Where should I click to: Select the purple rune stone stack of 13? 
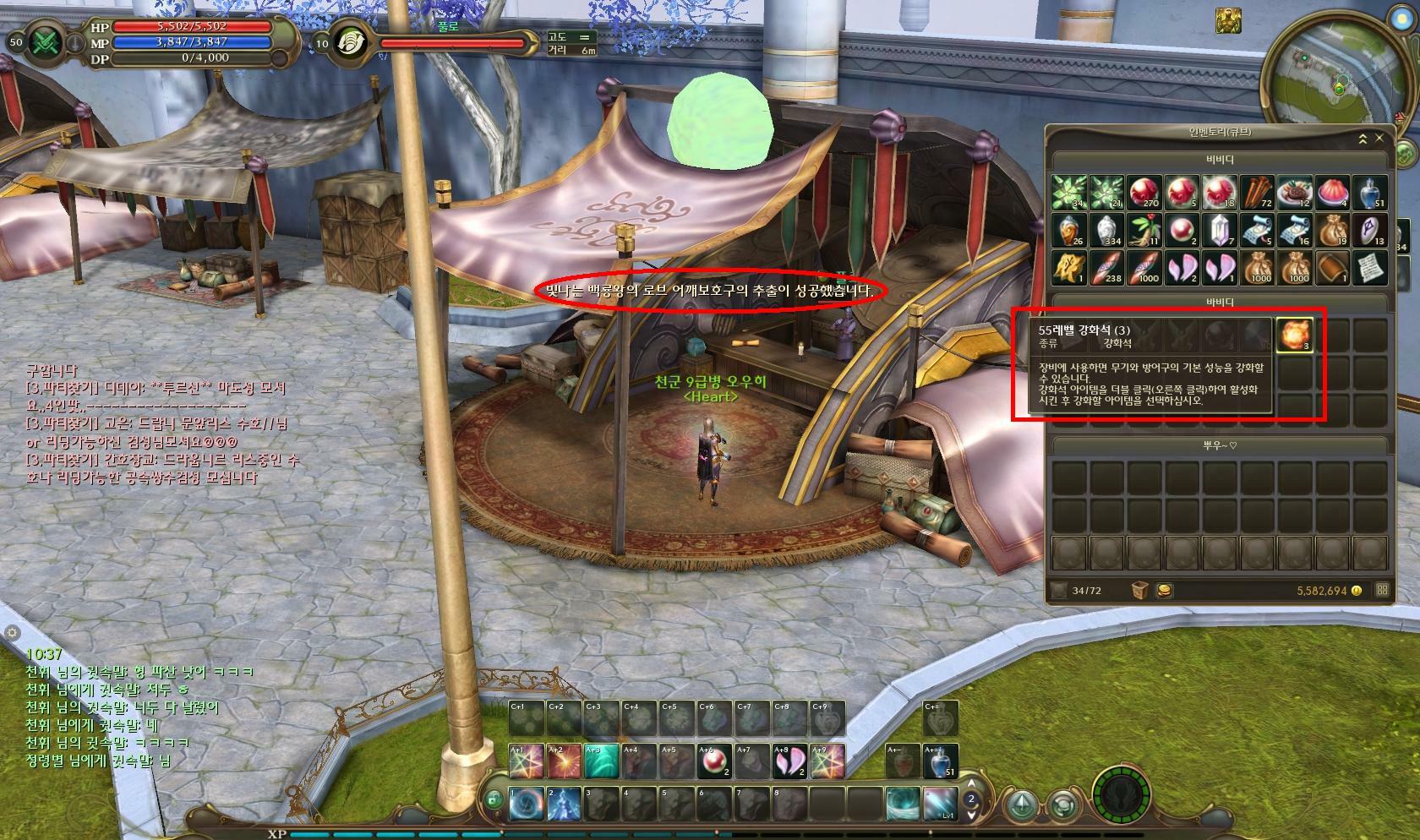1369,230
